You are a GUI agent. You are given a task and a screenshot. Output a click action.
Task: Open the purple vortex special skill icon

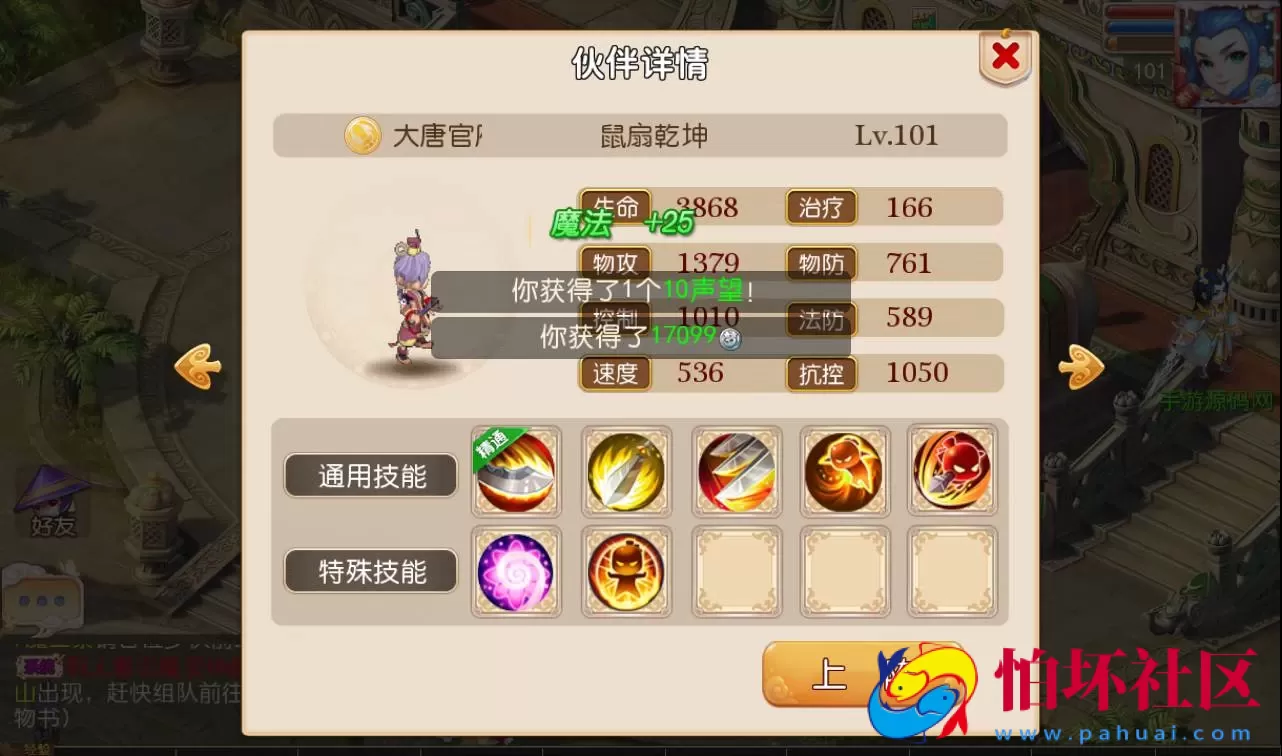click(x=516, y=571)
